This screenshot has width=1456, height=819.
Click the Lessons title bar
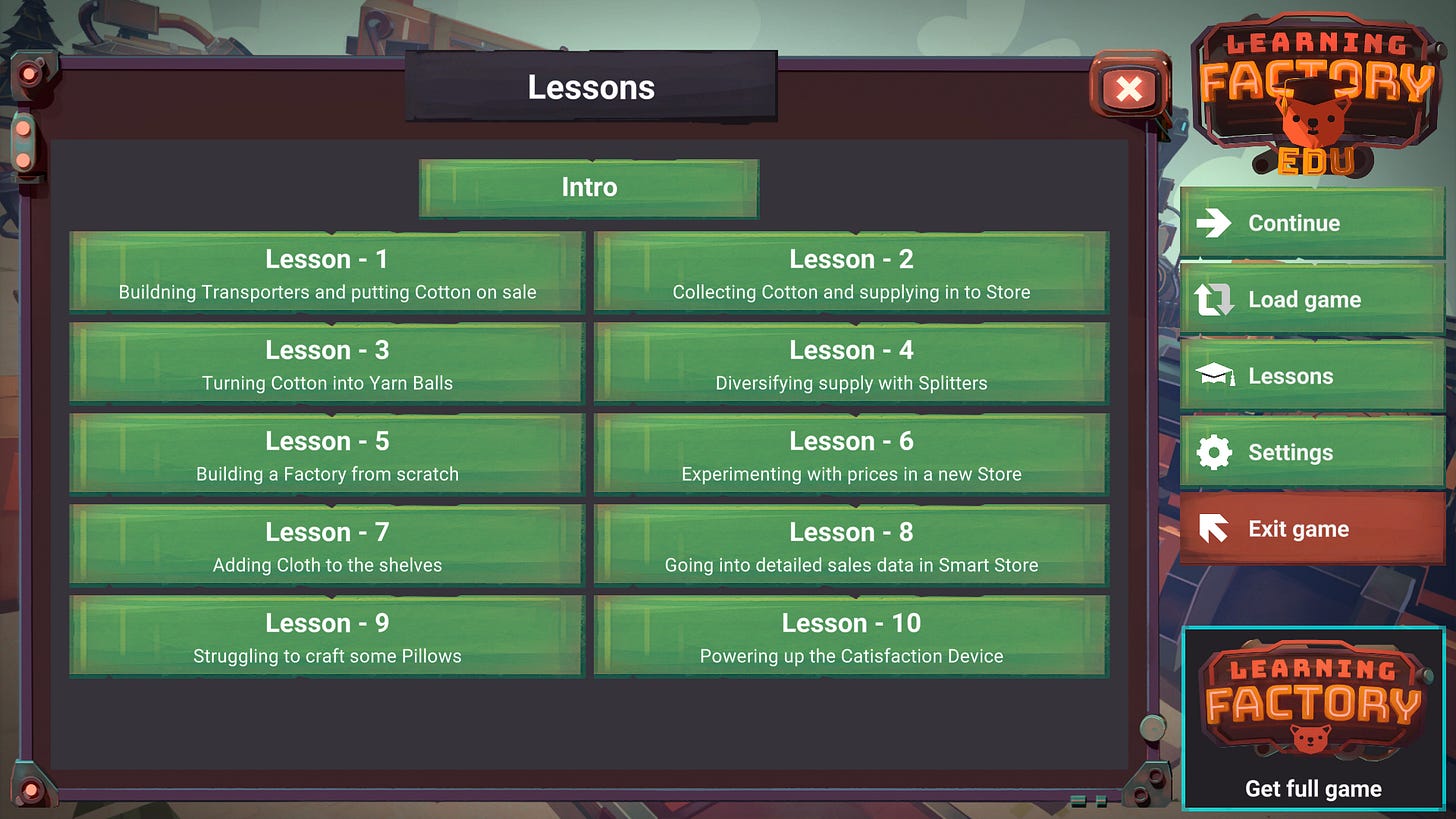click(x=590, y=88)
